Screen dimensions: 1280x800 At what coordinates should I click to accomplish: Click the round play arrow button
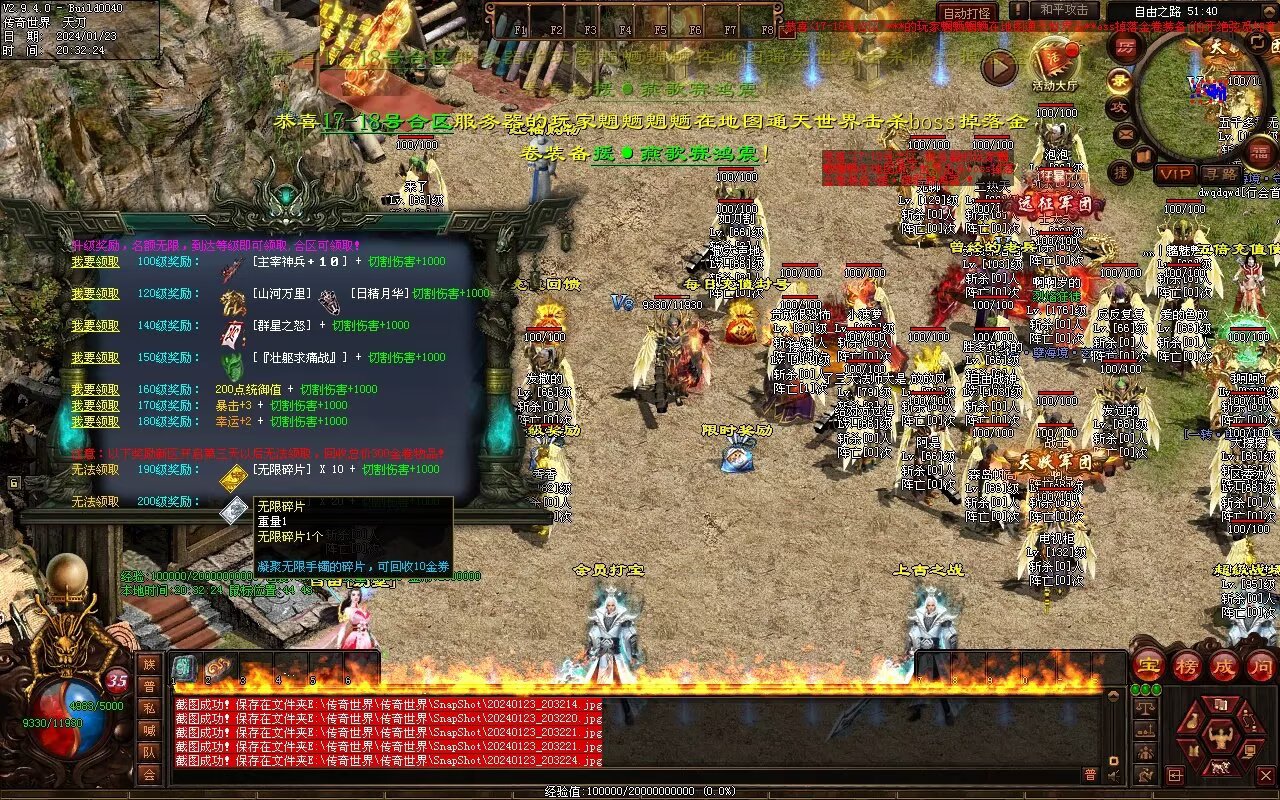(998, 67)
